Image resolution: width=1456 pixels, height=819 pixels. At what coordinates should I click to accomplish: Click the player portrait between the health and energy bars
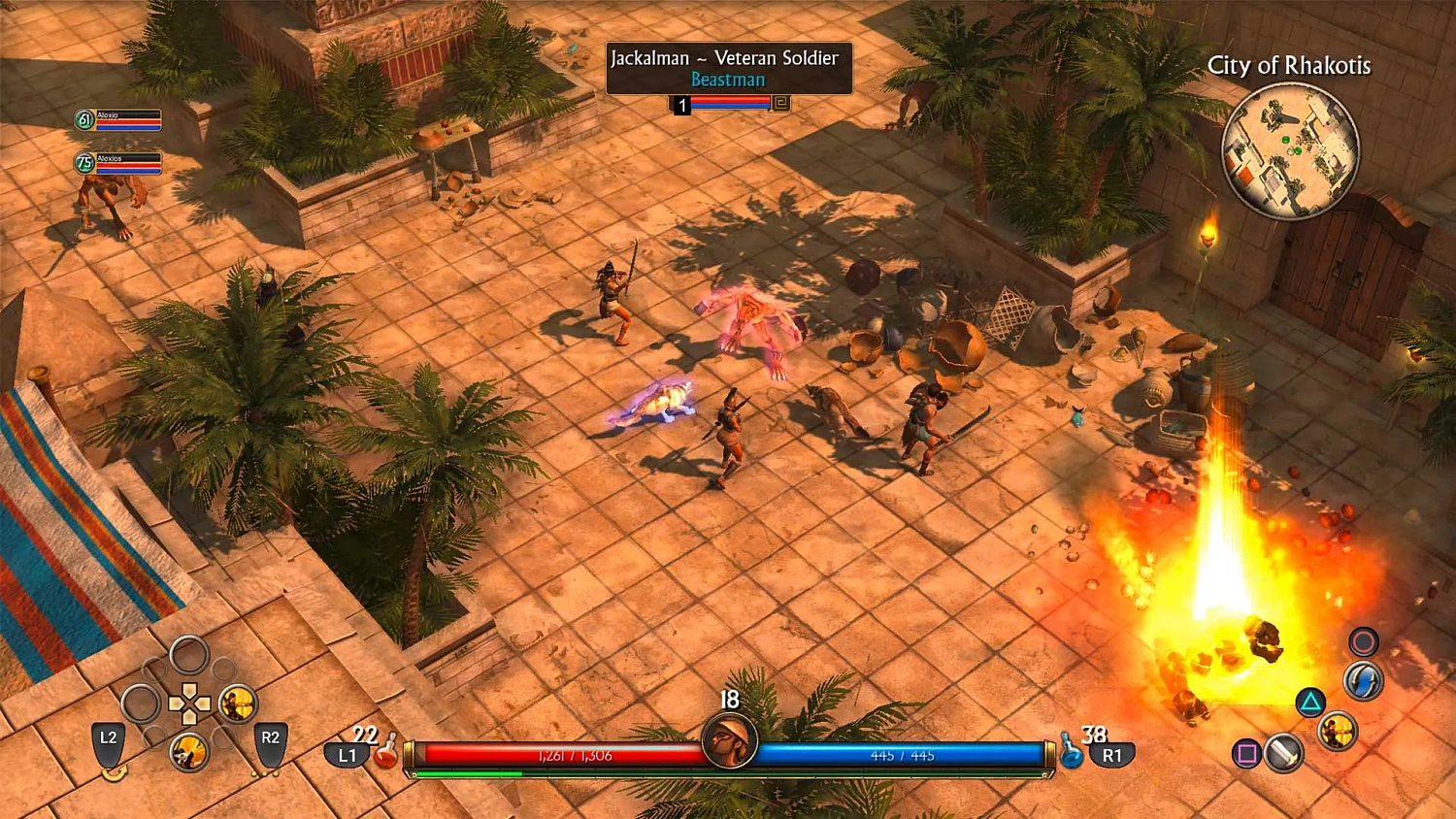[x=728, y=741]
